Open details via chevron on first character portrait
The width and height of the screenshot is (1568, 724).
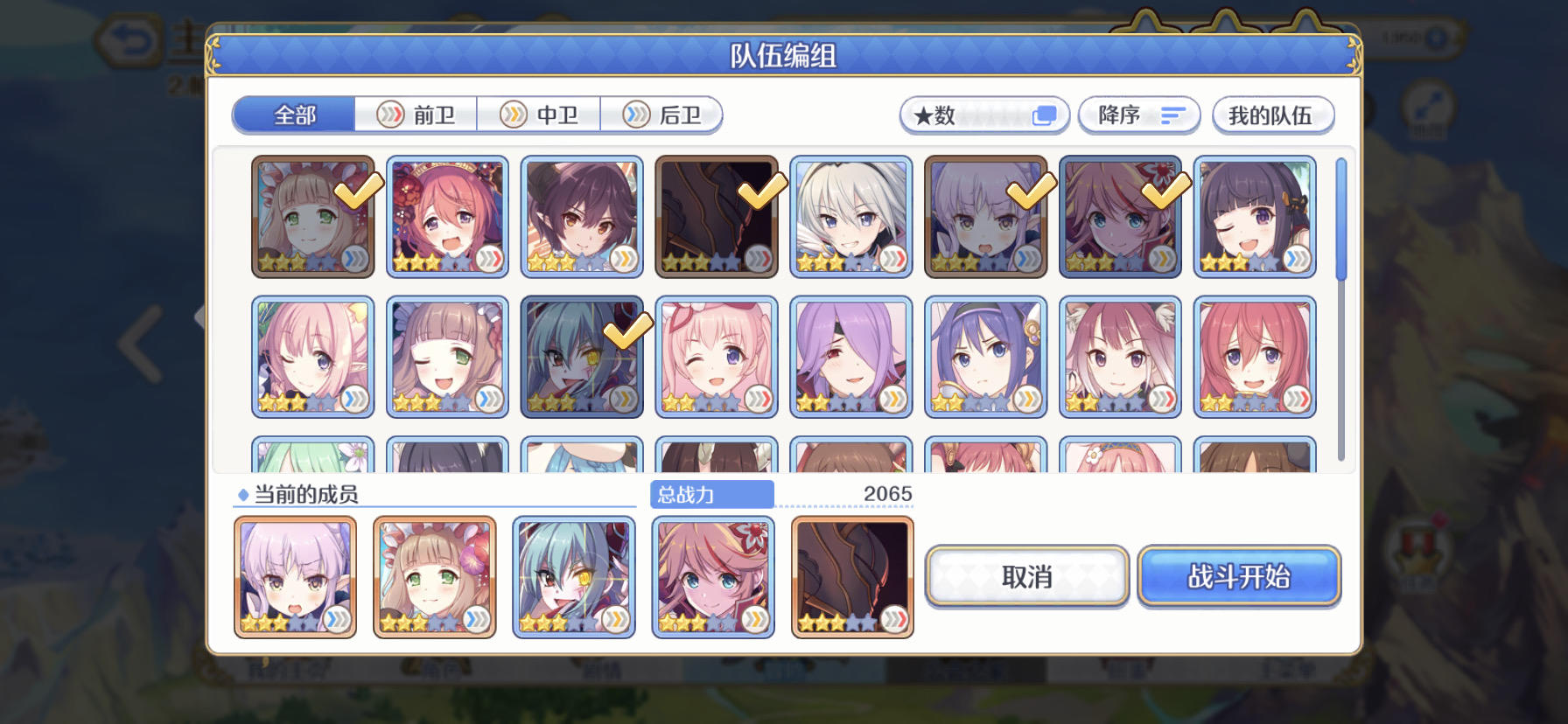point(353,259)
